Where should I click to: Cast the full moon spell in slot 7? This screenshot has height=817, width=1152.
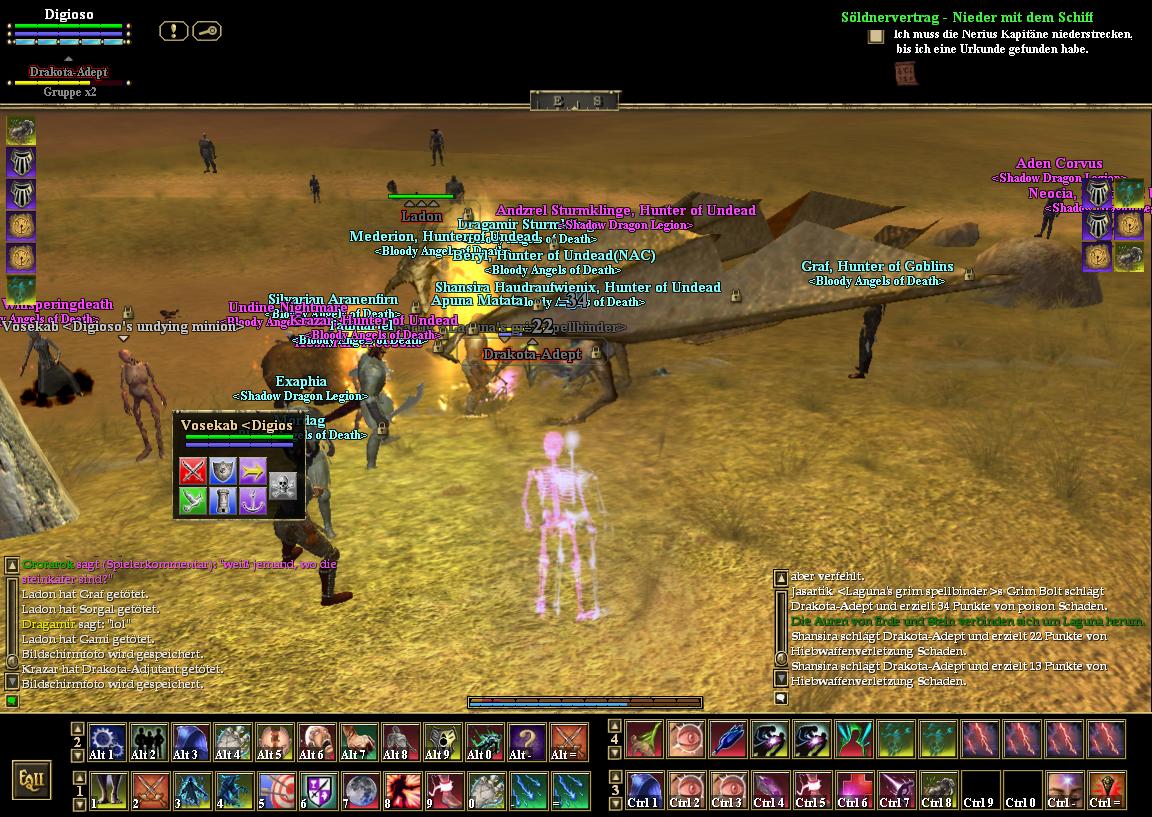click(x=359, y=790)
